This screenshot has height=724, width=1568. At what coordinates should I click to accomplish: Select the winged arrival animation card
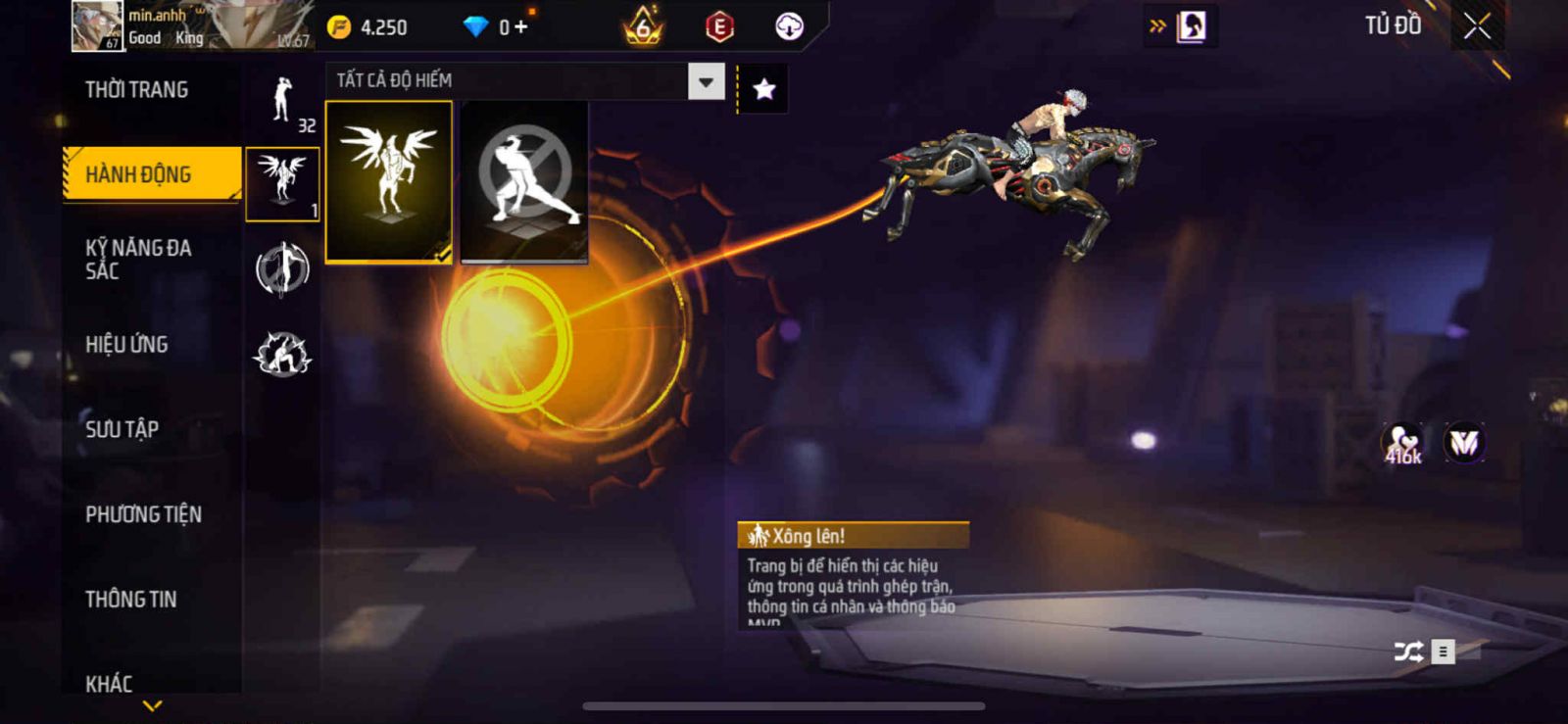pyautogui.click(x=389, y=181)
